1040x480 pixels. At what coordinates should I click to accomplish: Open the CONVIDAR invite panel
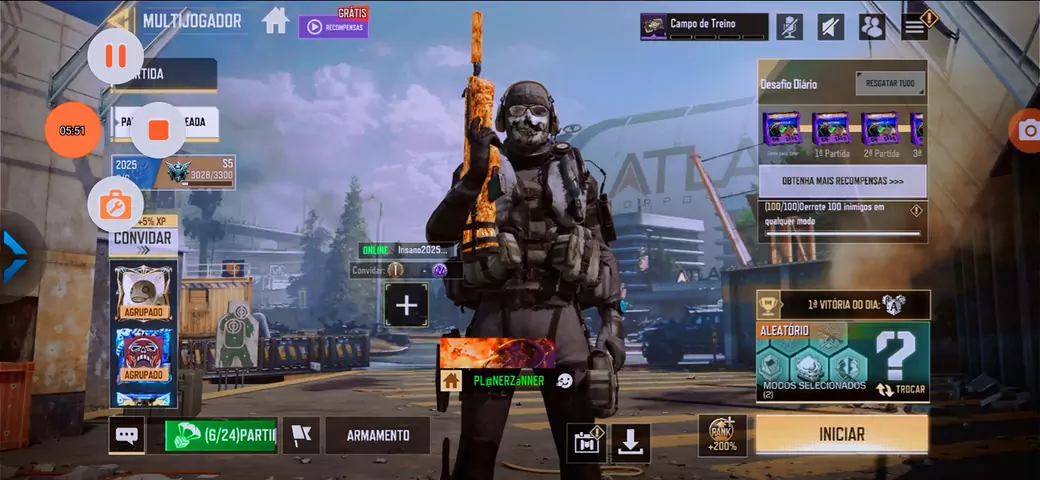(142, 238)
